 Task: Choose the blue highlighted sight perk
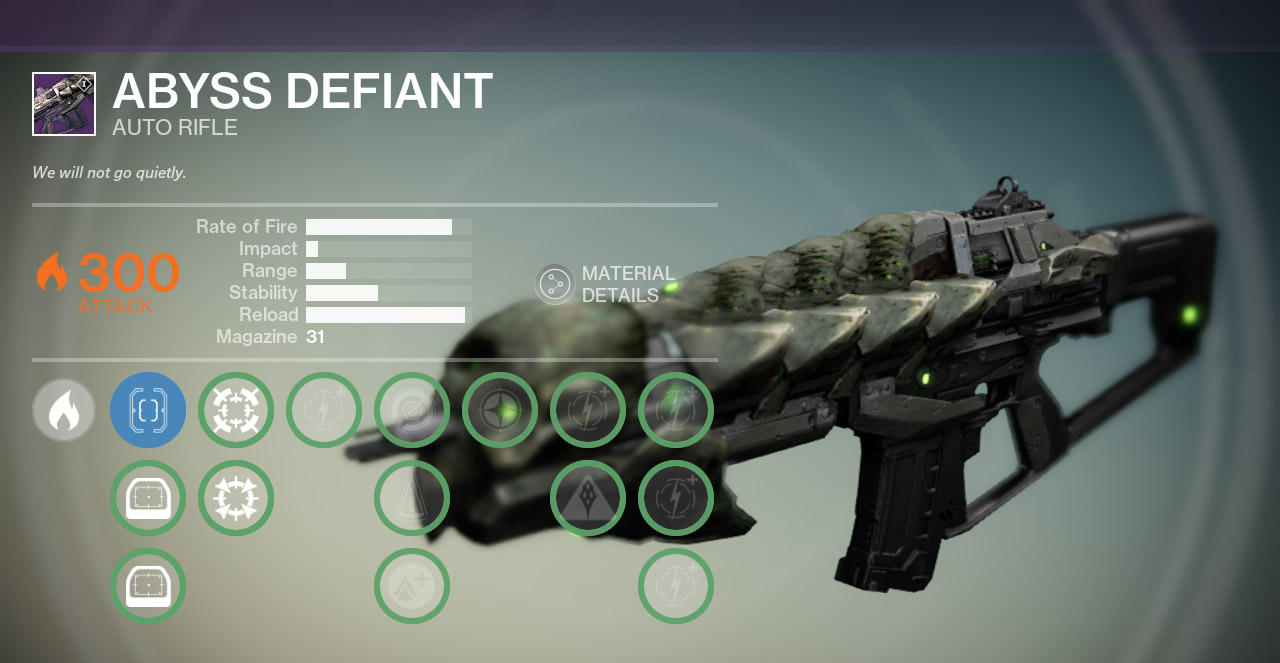click(148, 410)
